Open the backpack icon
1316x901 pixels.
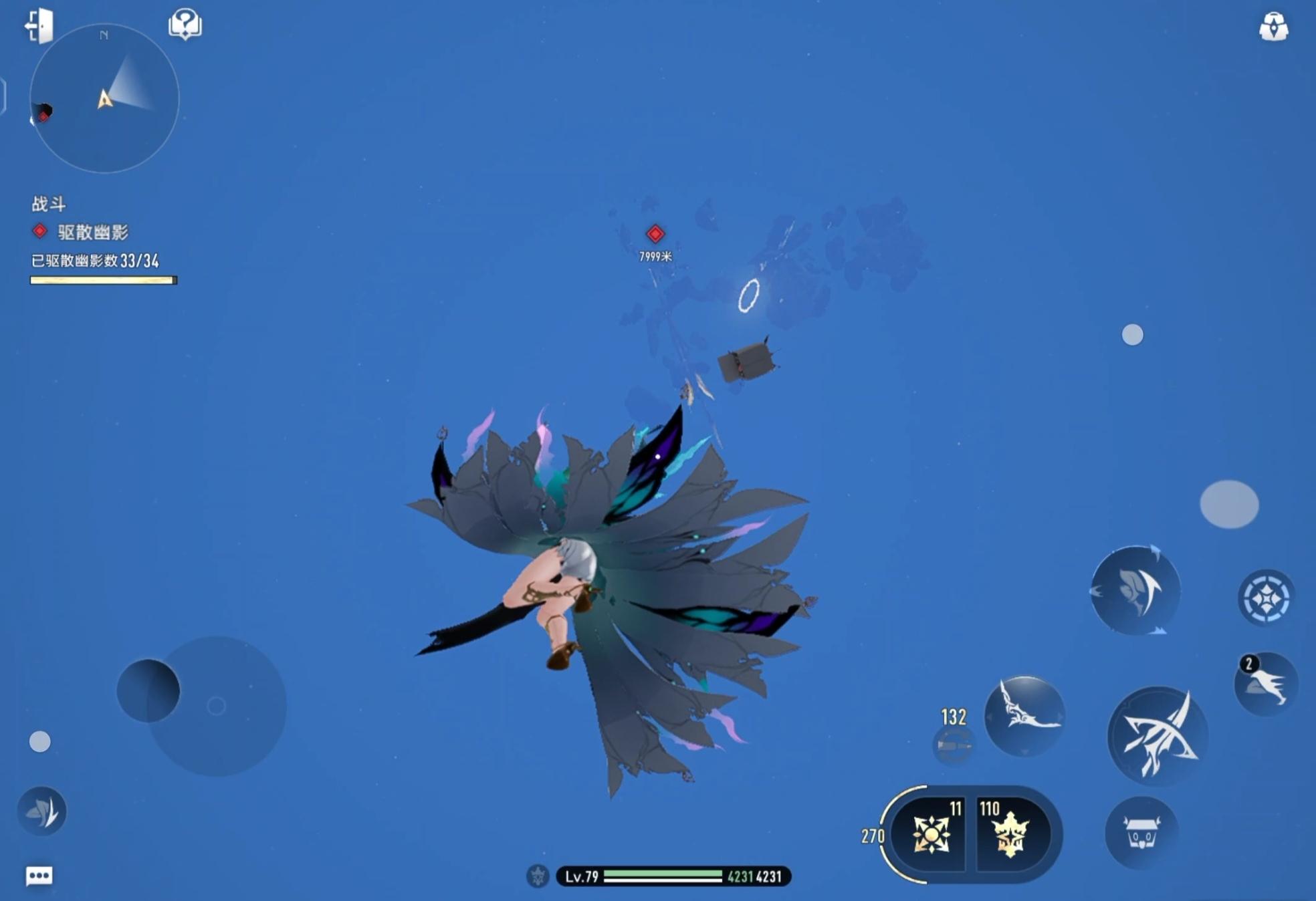(x=1273, y=27)
